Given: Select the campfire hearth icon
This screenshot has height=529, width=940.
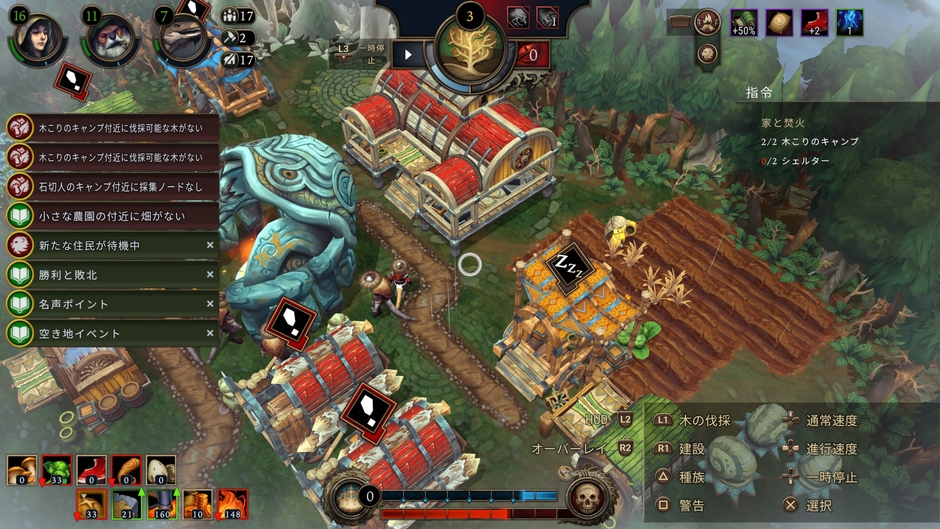Looking at the screenshot, I should coord(708,22).
